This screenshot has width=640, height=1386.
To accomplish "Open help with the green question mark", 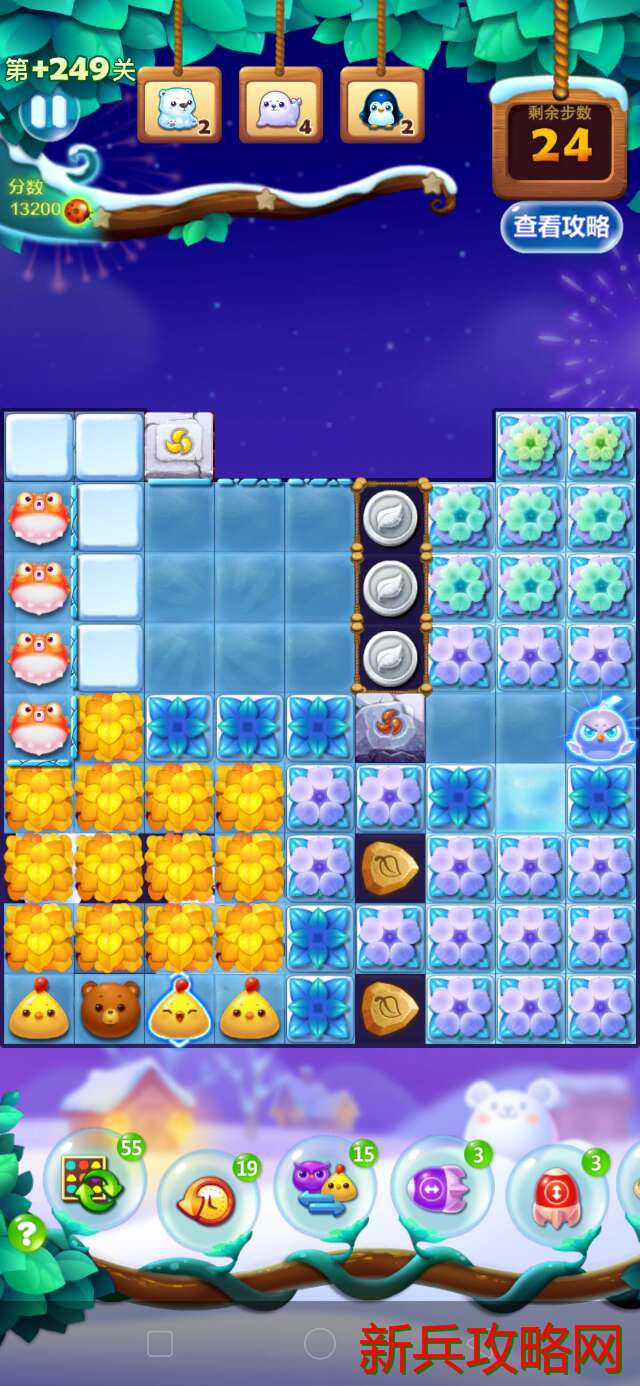I will coord(26,1233).
